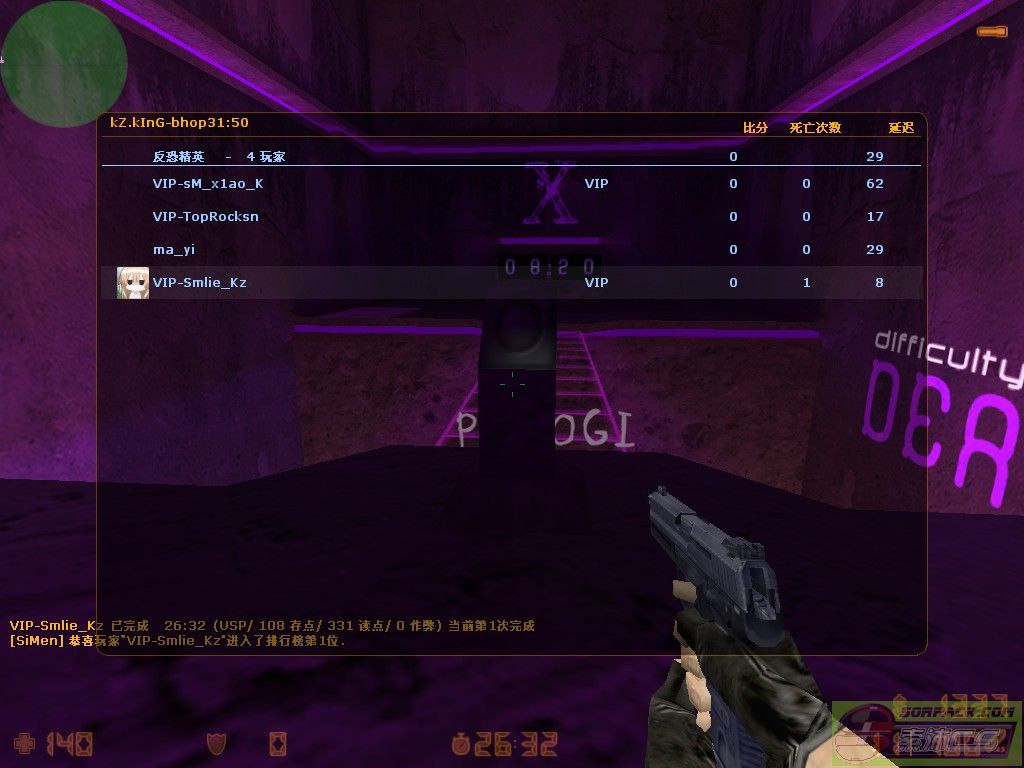1024x768 pixels.
Task: Click the circular radar minimap
Action: 63,63
